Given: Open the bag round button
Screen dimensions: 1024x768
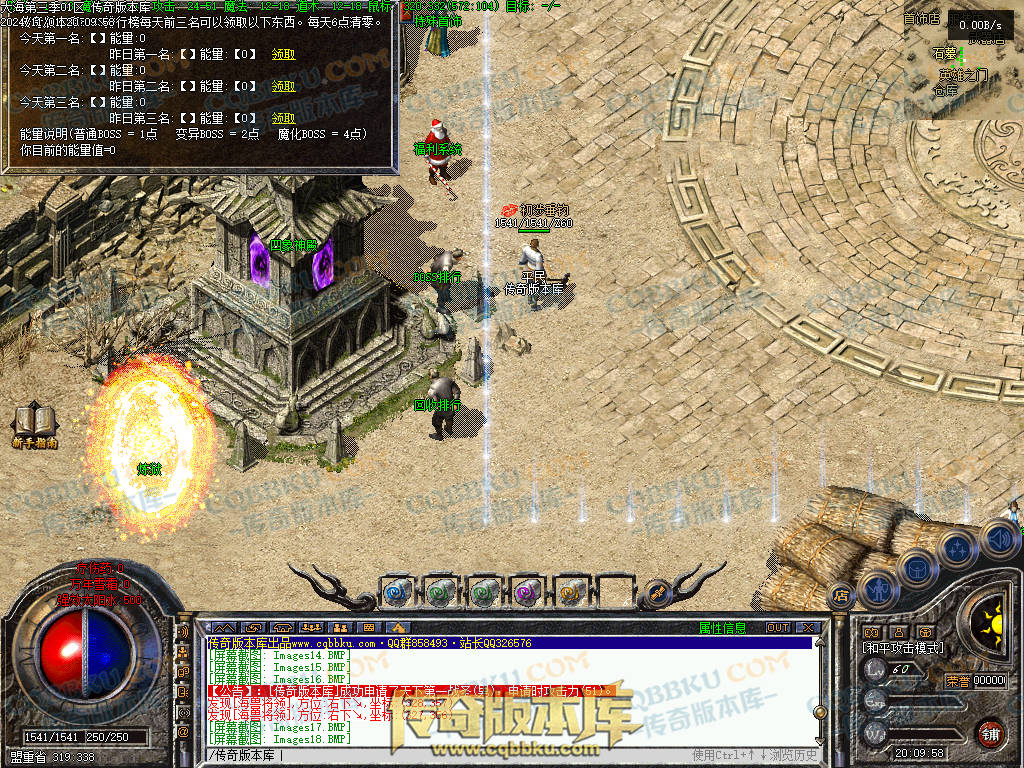Looking at the screenshot, I should point(917,568).
